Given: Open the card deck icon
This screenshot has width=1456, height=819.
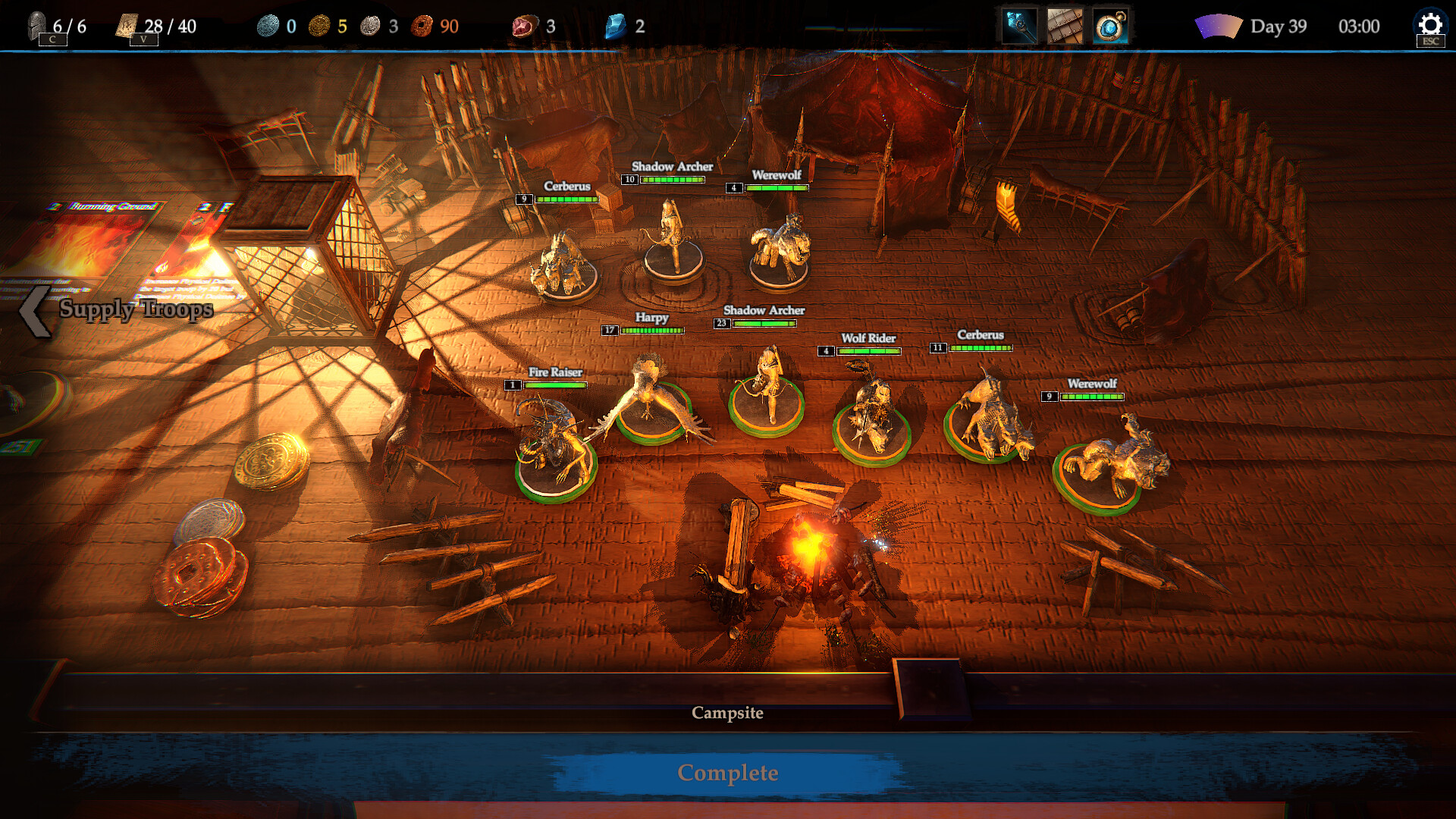Looking at the screenshot, I should [x=127, y=26].
